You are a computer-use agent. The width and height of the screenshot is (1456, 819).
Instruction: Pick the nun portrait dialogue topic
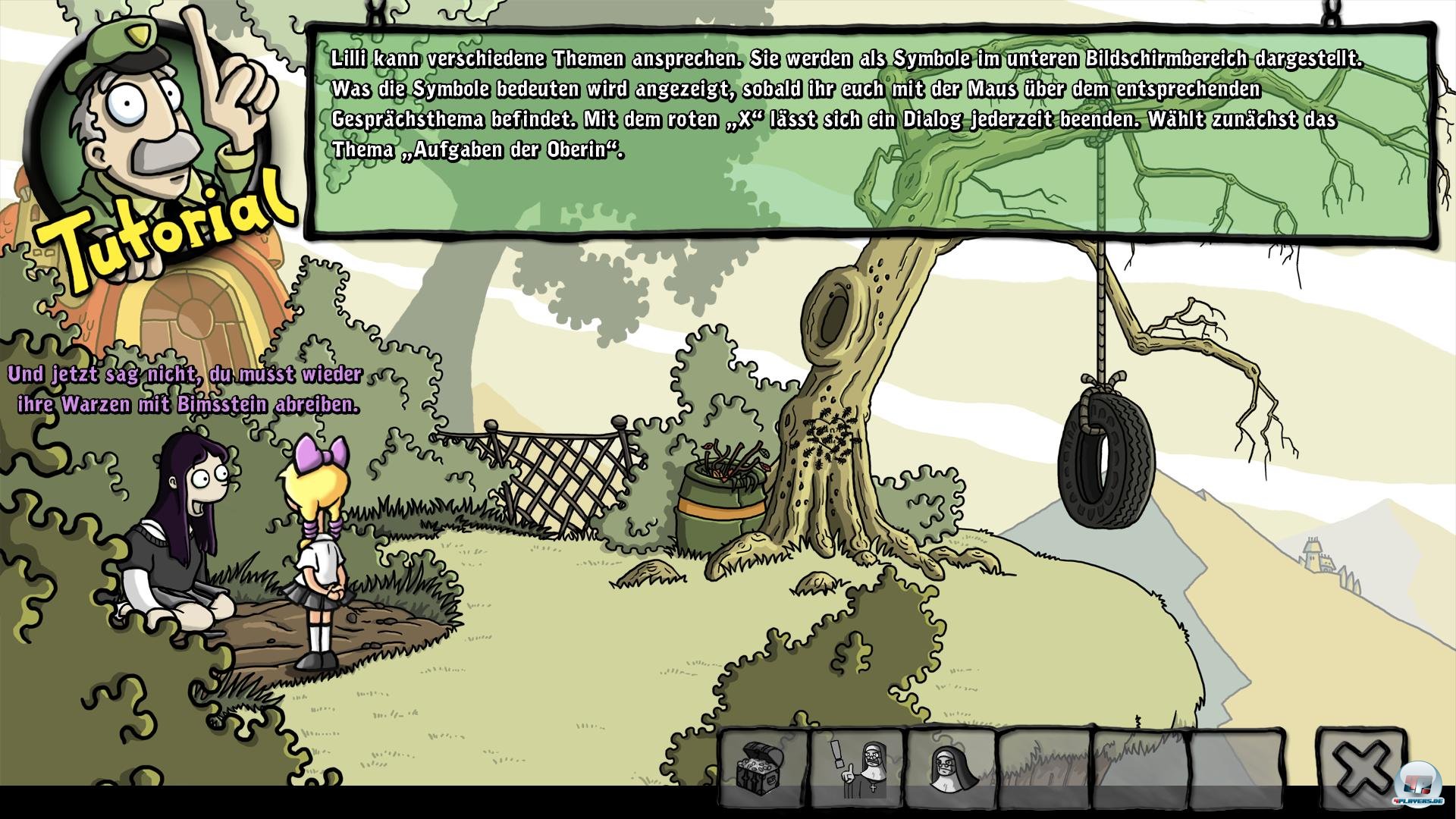pyautogui.click(x=951, y=768)
